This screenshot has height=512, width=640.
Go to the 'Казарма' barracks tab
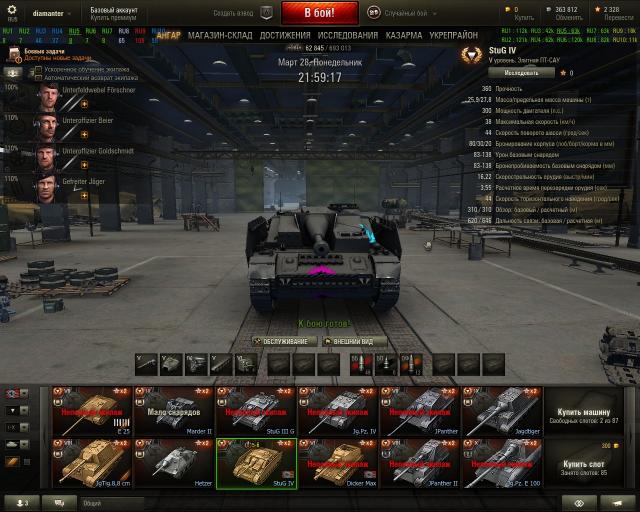coord(403,35)
